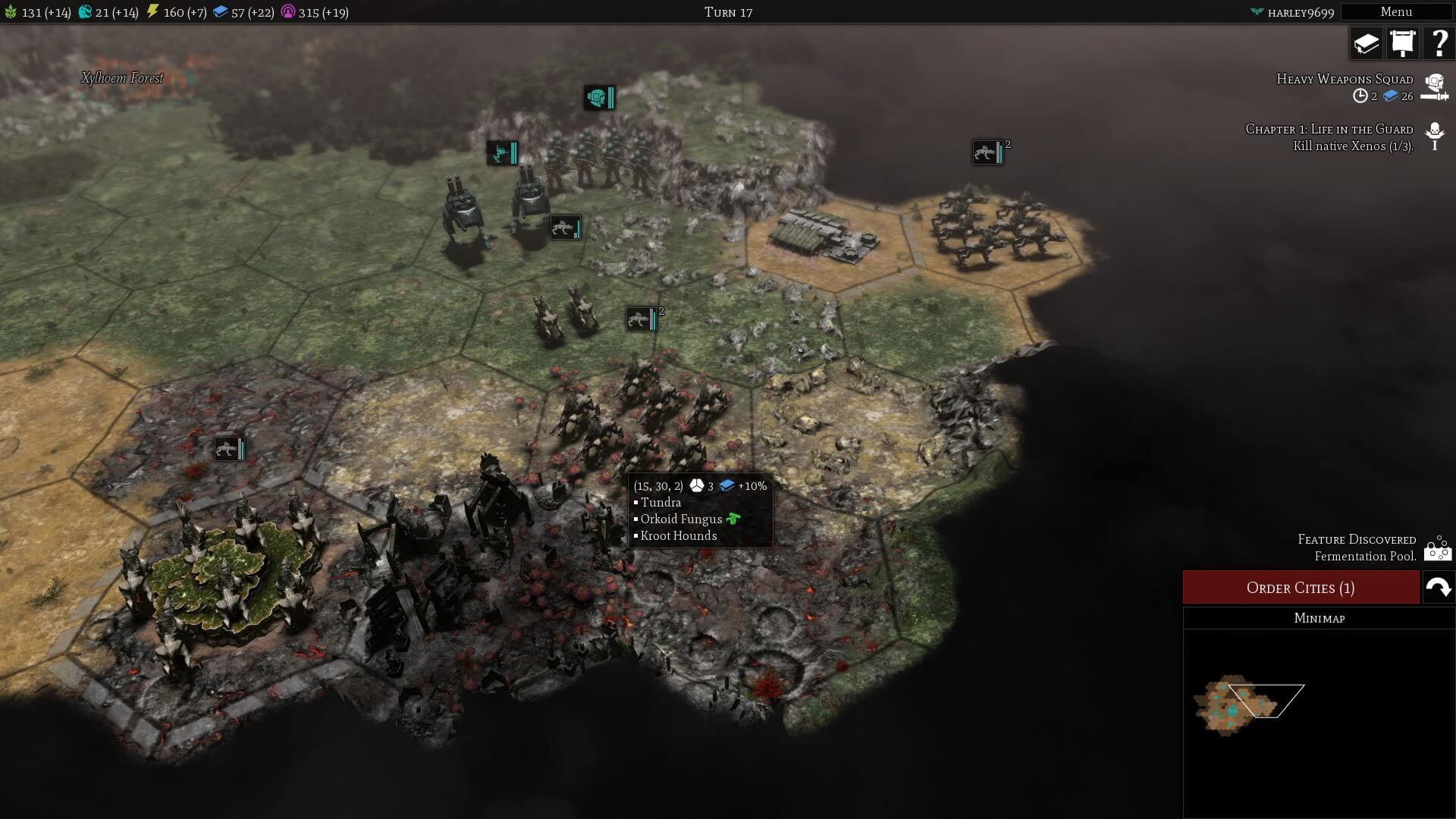Select the teal helmet unit marker
The height and width of the screenshot is (819, 1456).
pyautogui.click(x=598, y=97)
